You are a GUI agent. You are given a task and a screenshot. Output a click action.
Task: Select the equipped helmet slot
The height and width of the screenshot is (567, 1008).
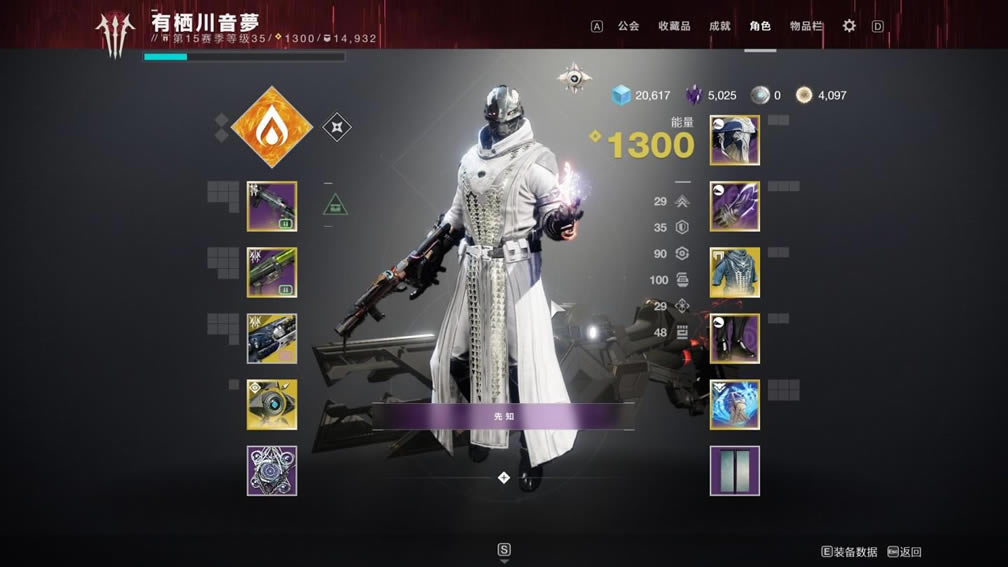pyautogui.click(x=735, y=140)
